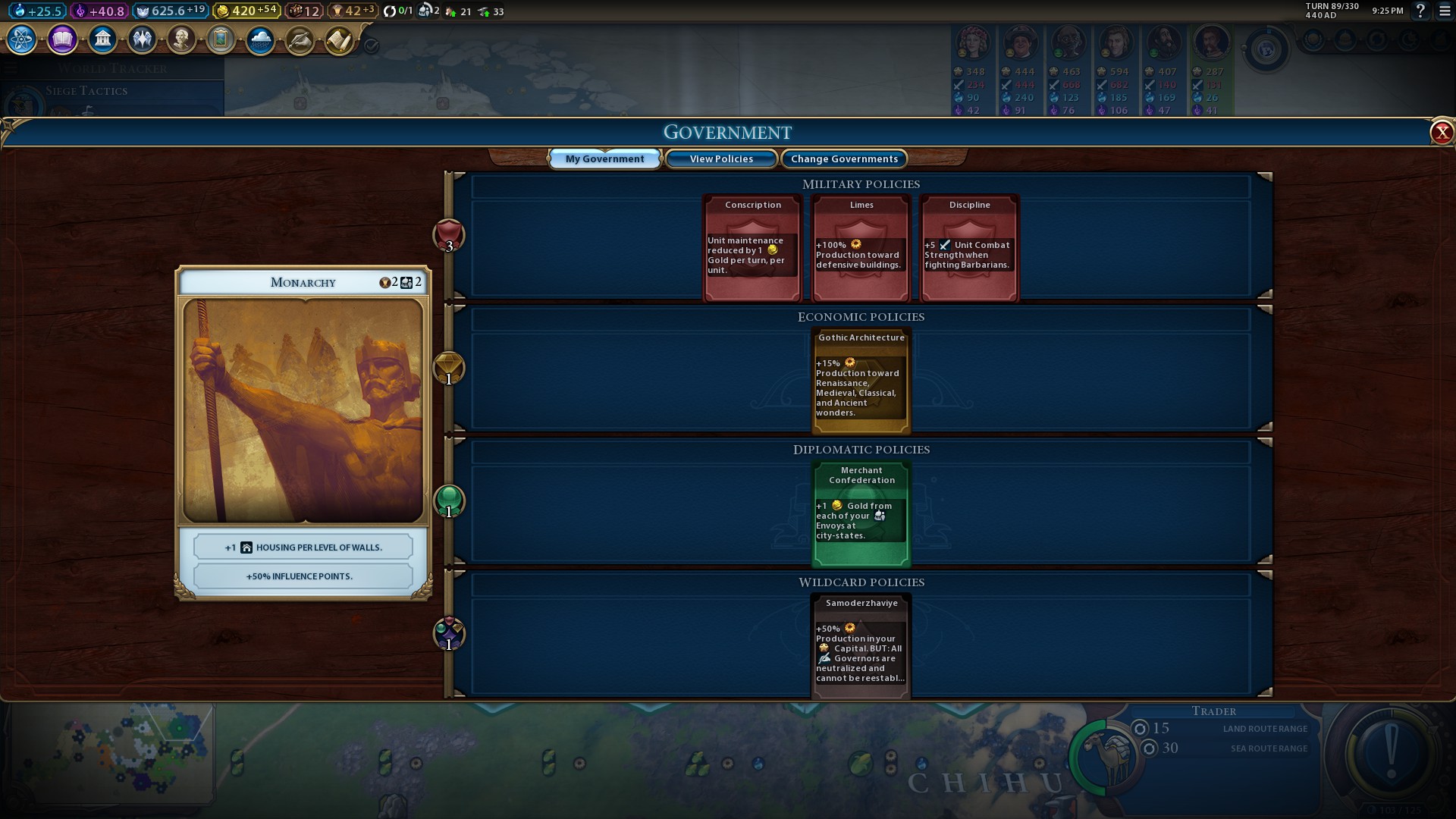1456x819 pixels.
Task: Choose the Limes policy card
Action: [x=861, y=248]
